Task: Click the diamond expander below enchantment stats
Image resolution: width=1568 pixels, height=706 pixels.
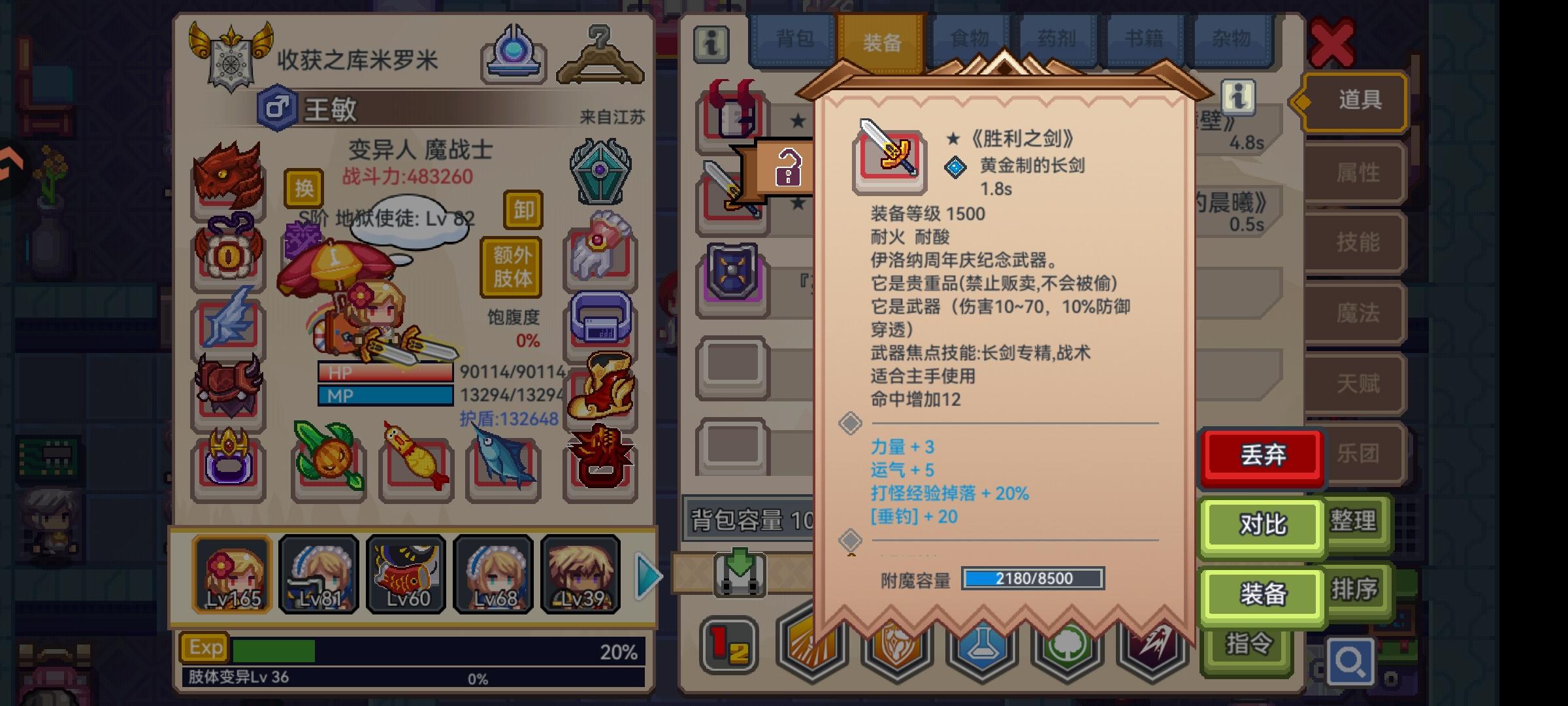Action: coord(851,539)
